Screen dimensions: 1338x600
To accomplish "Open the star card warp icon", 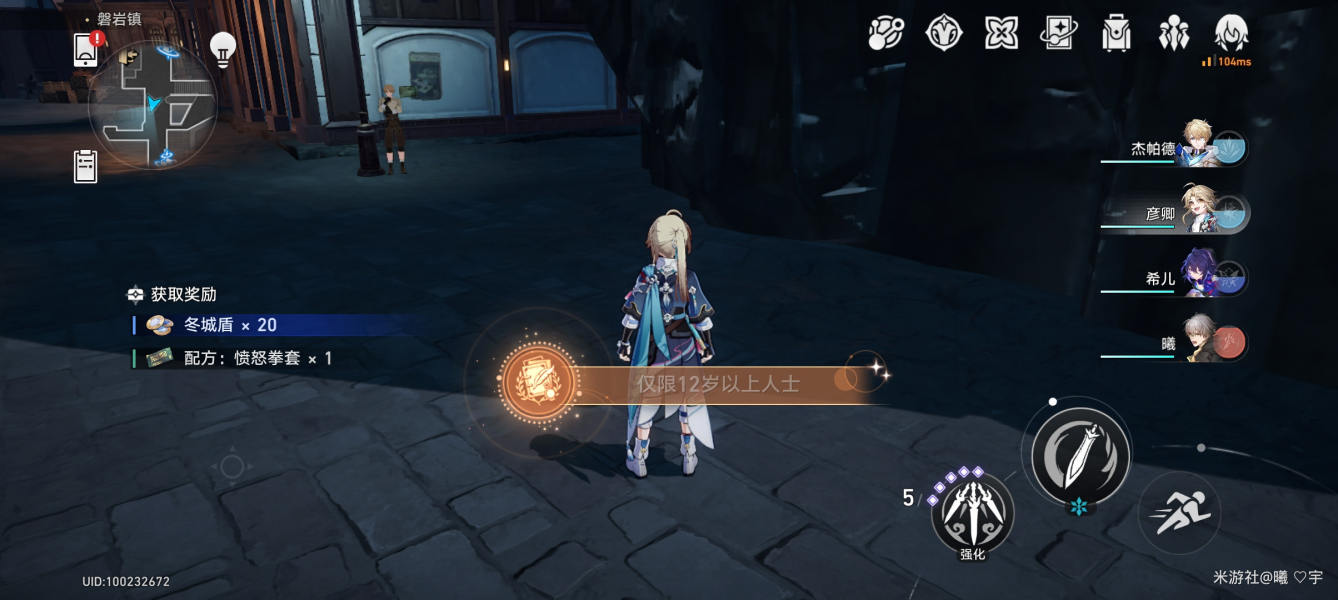I will (1058, 33).
